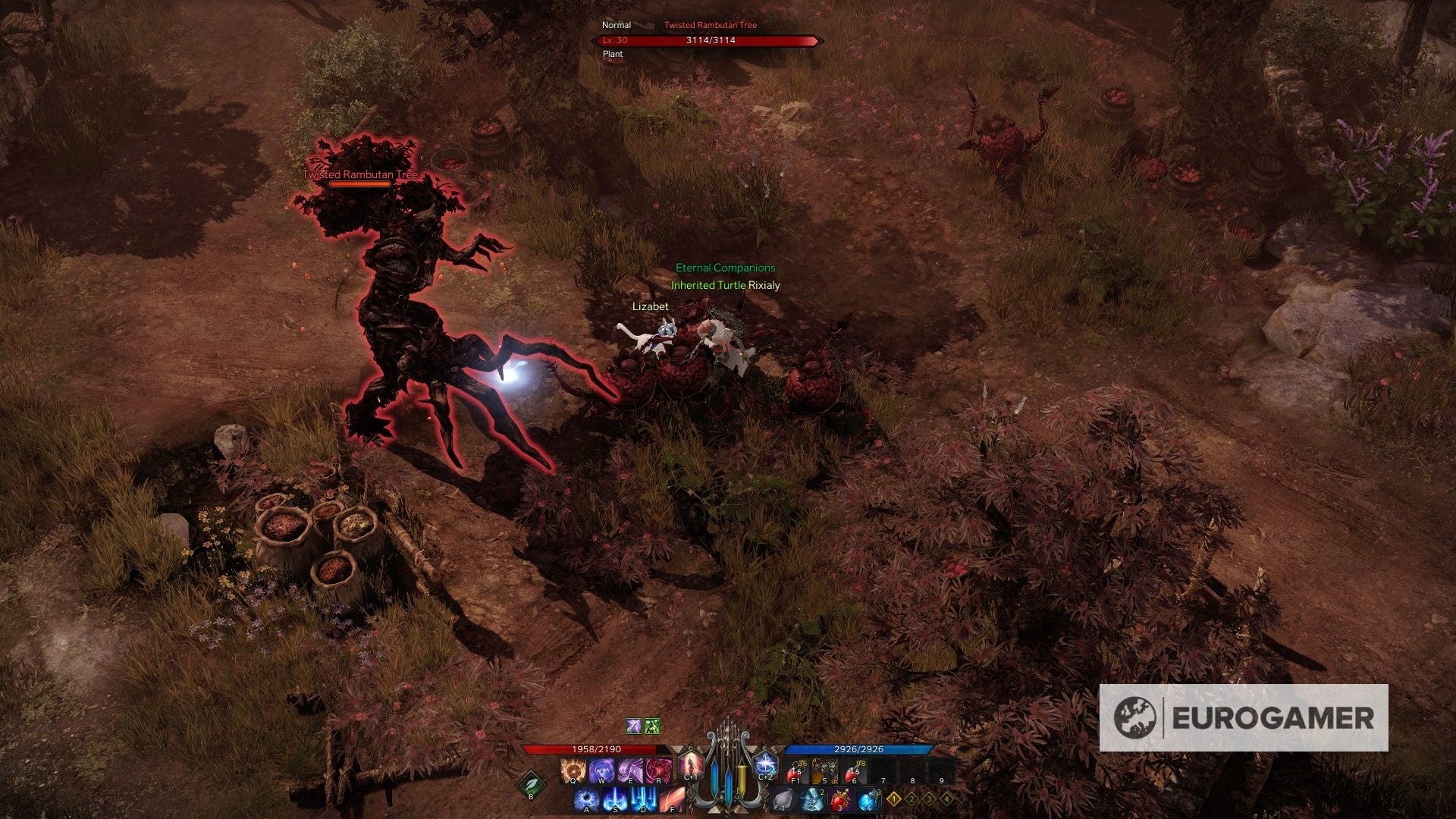Image resolution: width=1456 pixels, height=819 pixels.
Task: Activate the C+2 blue burst identity skill
Action: pyautogui.click(x=766, y=765)
